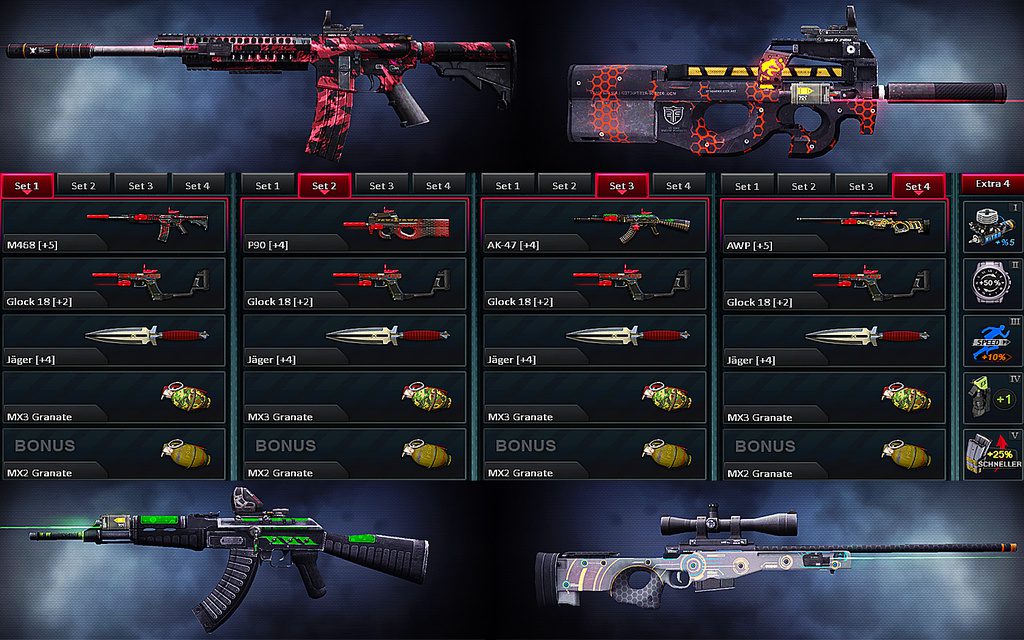Pick the AK-47 [+4] weapon slot
The height and width of the screenshot is (640, 1024).
pyautogui.click(x=595, y=226)
